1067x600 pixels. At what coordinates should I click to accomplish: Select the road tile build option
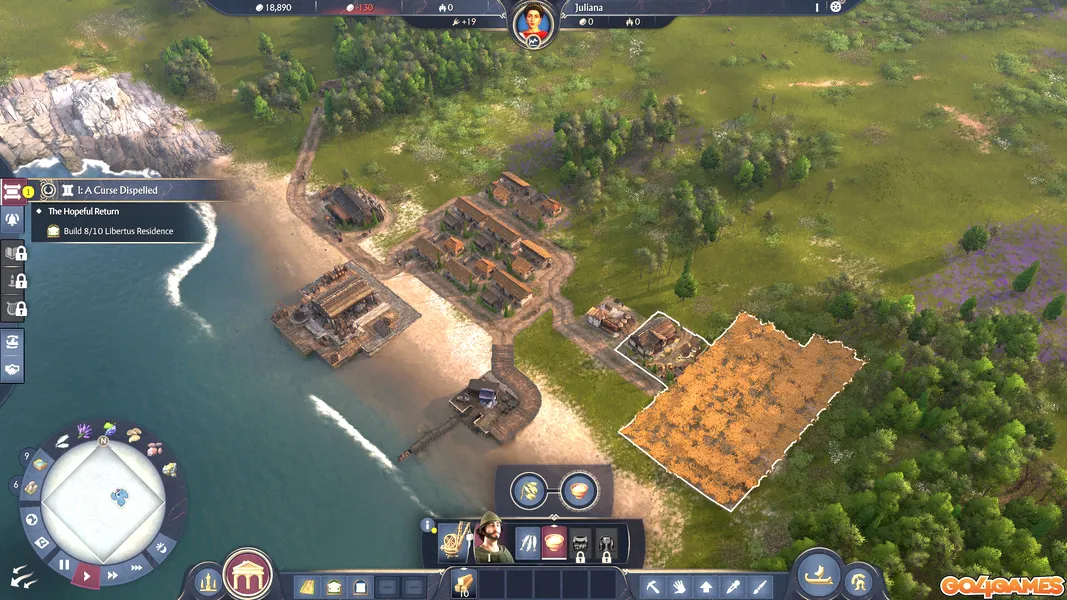308,586
